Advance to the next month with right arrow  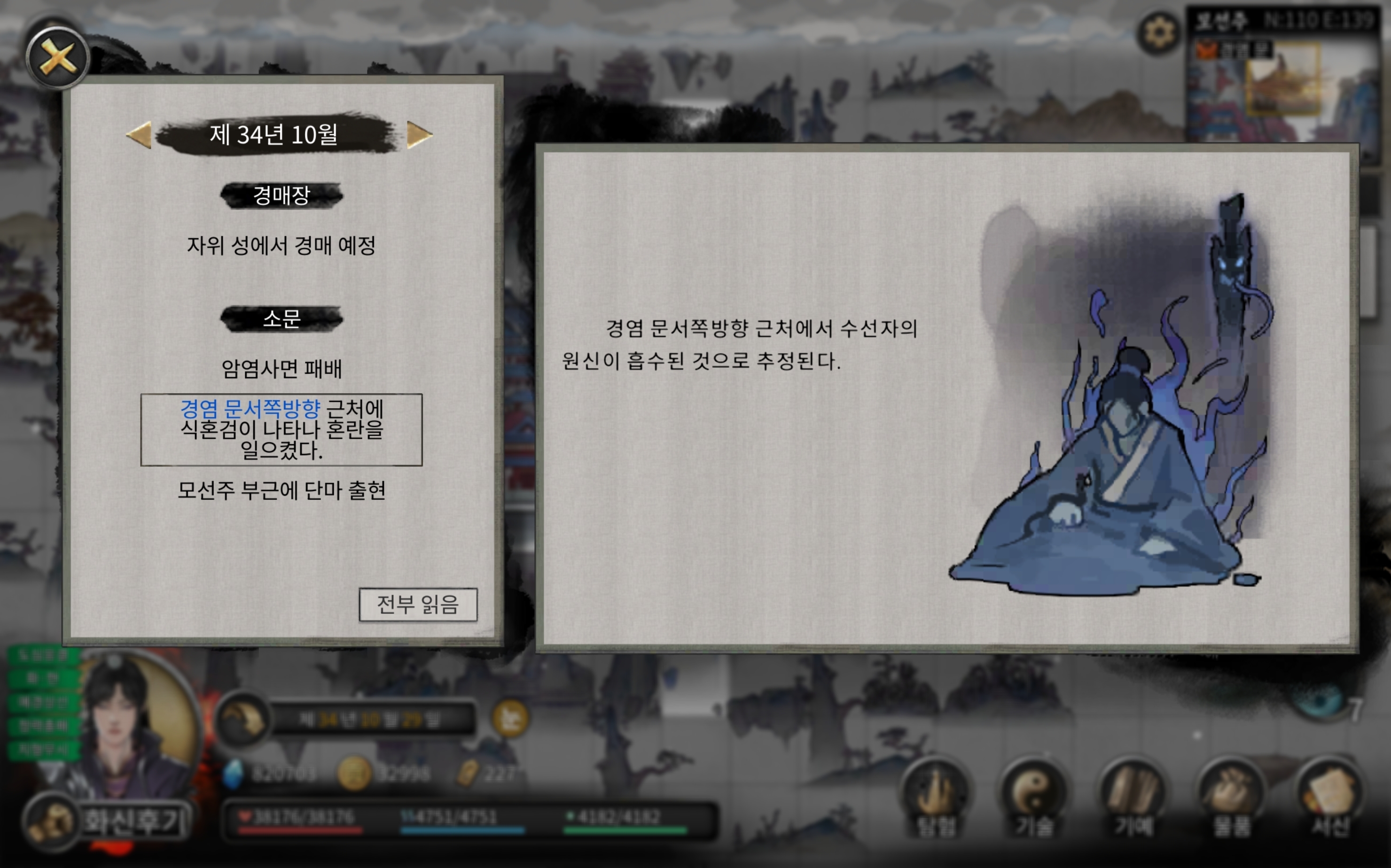tap(419, 135)
